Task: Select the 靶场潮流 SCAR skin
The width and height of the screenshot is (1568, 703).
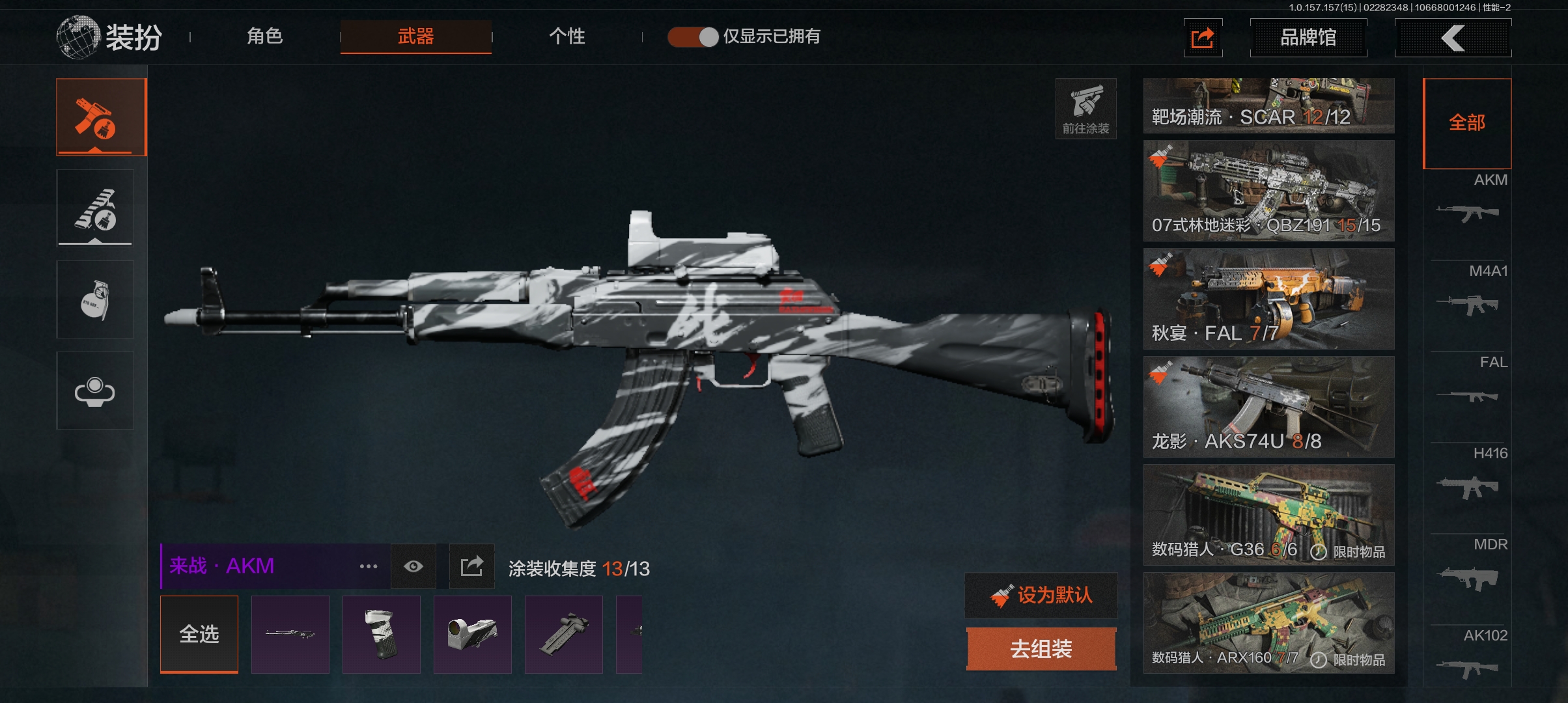Action: click(1268, 105)
